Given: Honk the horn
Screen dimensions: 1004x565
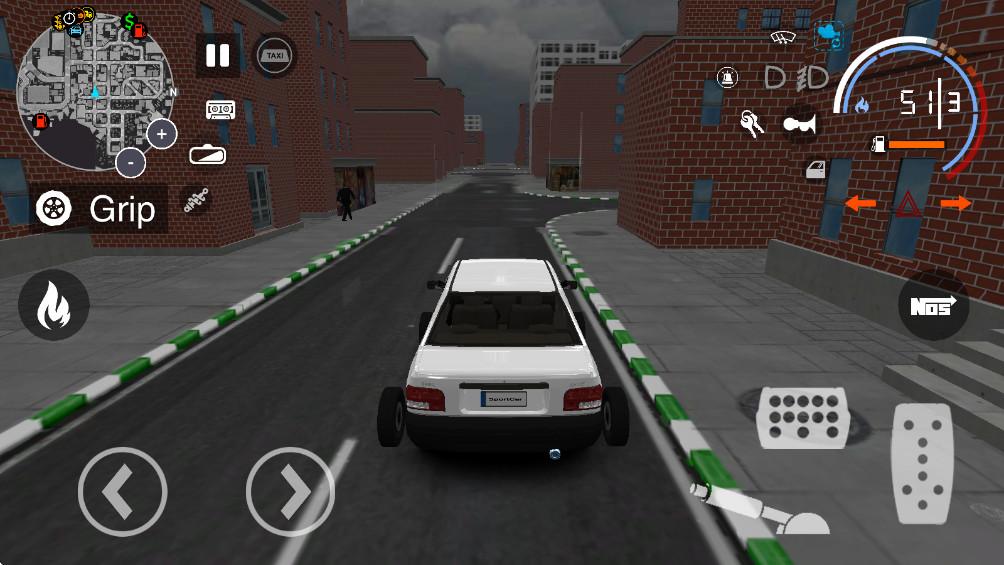Looking at the screenshot, I should click(800, 122).
